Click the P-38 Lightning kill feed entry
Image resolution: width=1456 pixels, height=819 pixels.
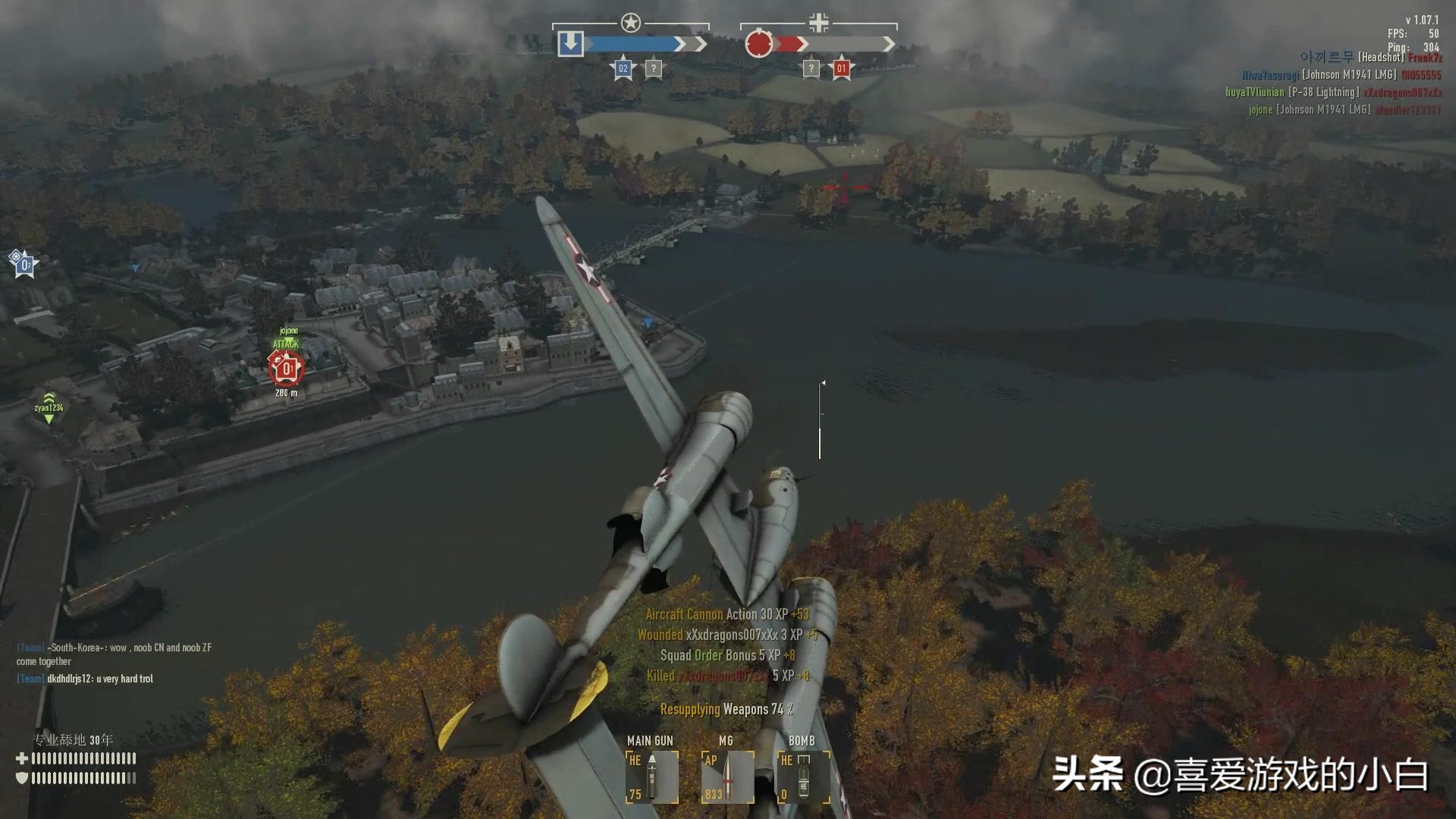click(1333, 93)
